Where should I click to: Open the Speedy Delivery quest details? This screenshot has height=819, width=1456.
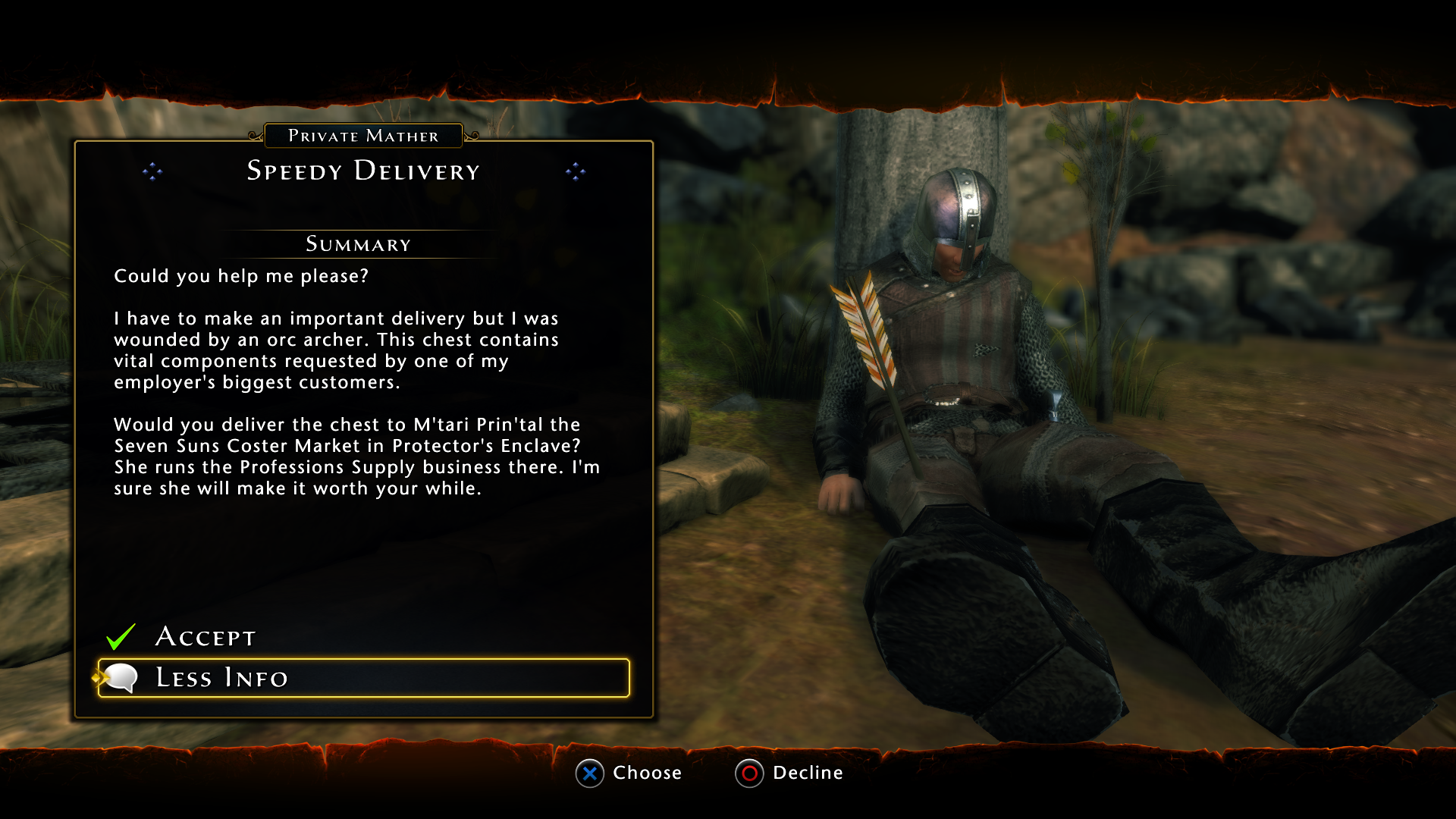coord(362,171)
